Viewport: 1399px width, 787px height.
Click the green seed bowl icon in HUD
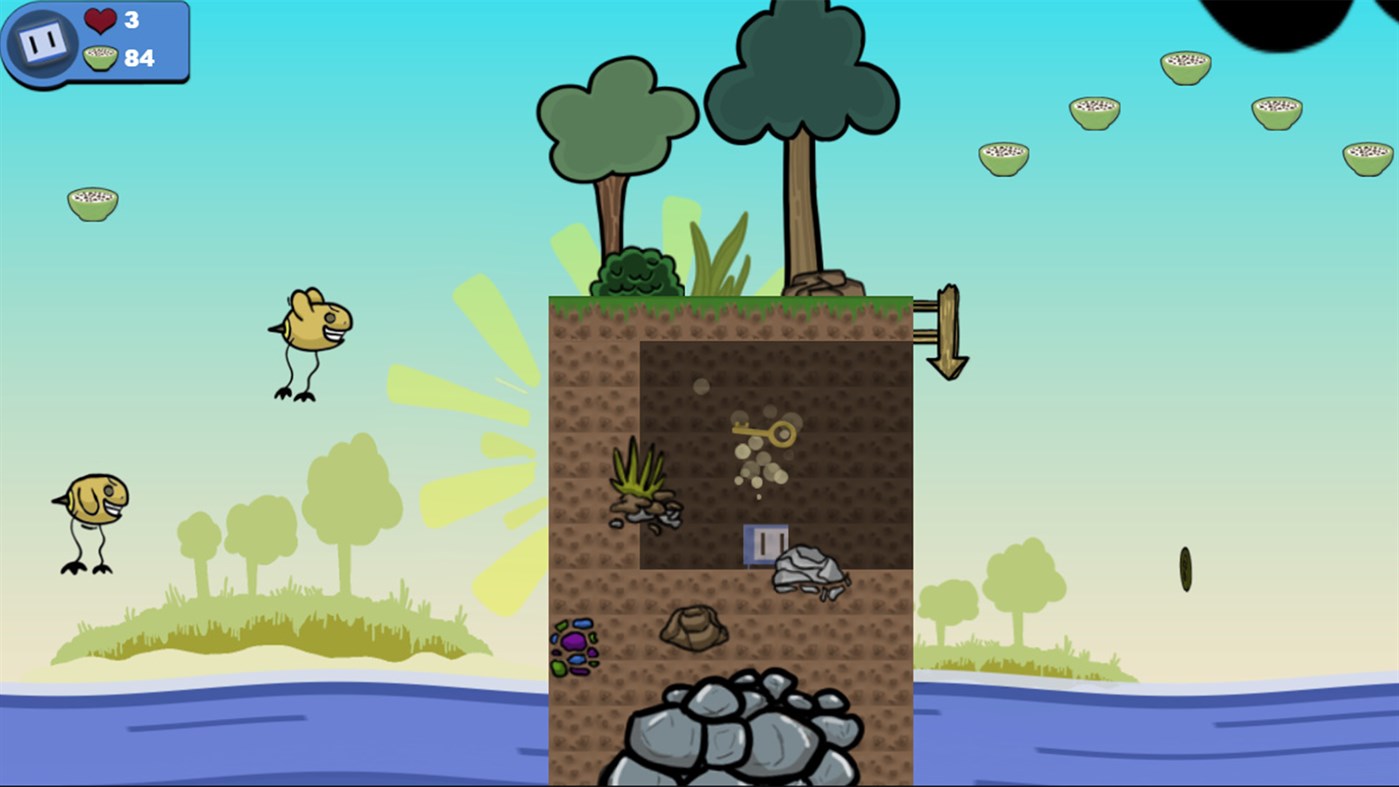pos(100,58)
